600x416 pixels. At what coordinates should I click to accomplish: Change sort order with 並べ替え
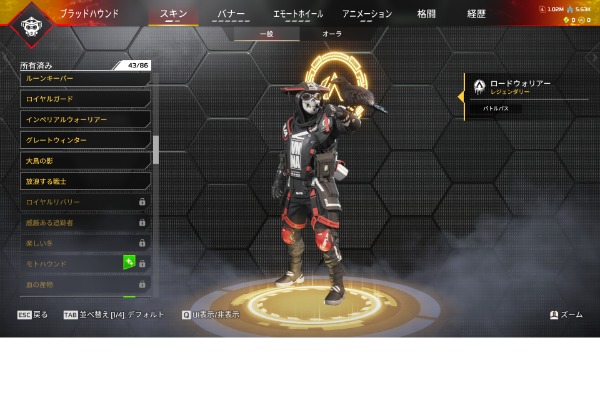click(100, 314)
